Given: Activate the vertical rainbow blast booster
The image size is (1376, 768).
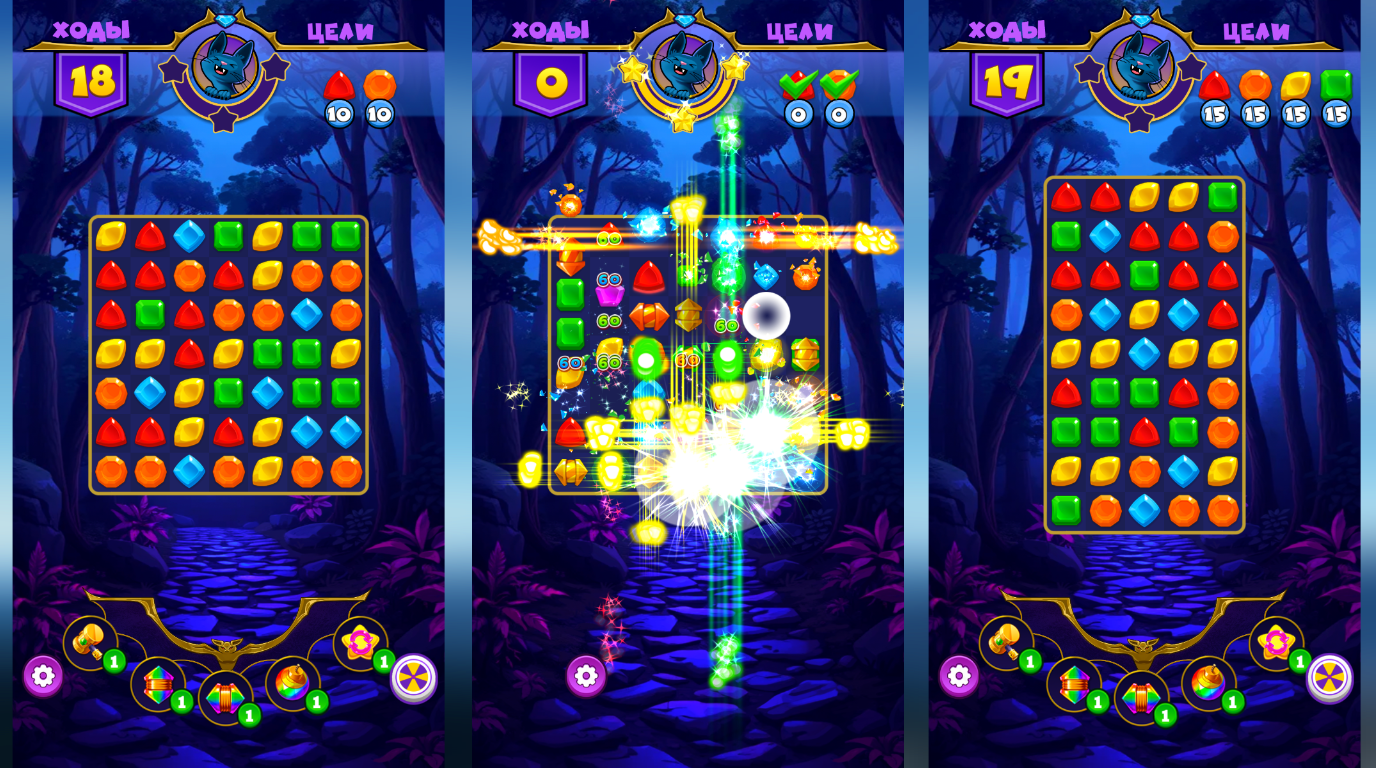Looking at the screenshot, I should [158, 683].
